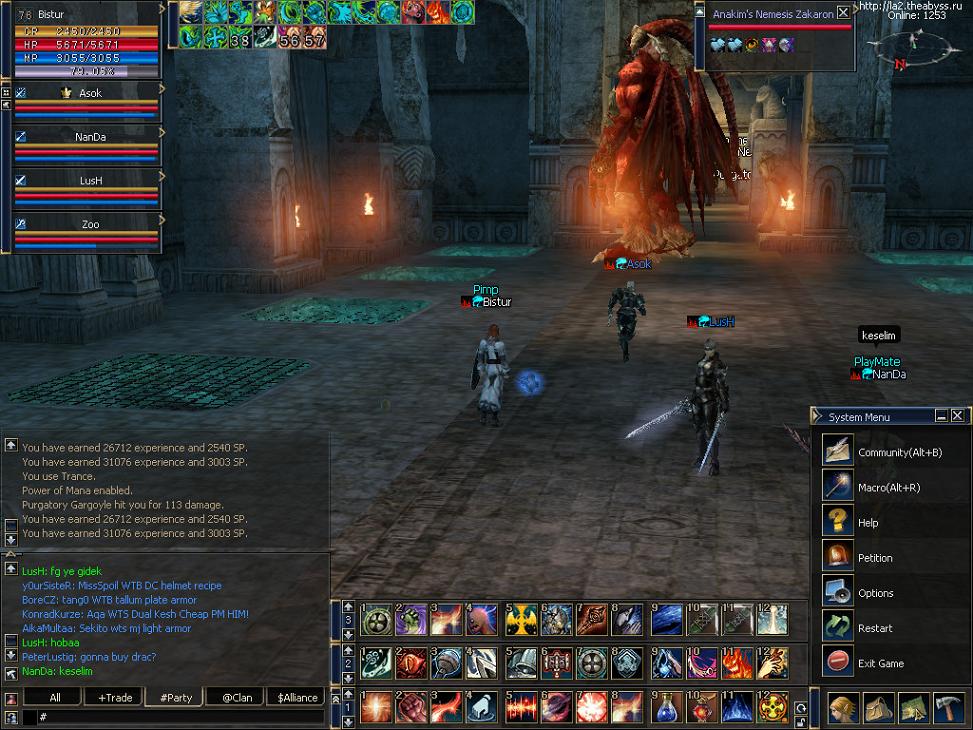Minimize the System Menu window
This screenshot has width=973, height=730.
point(941,416)
